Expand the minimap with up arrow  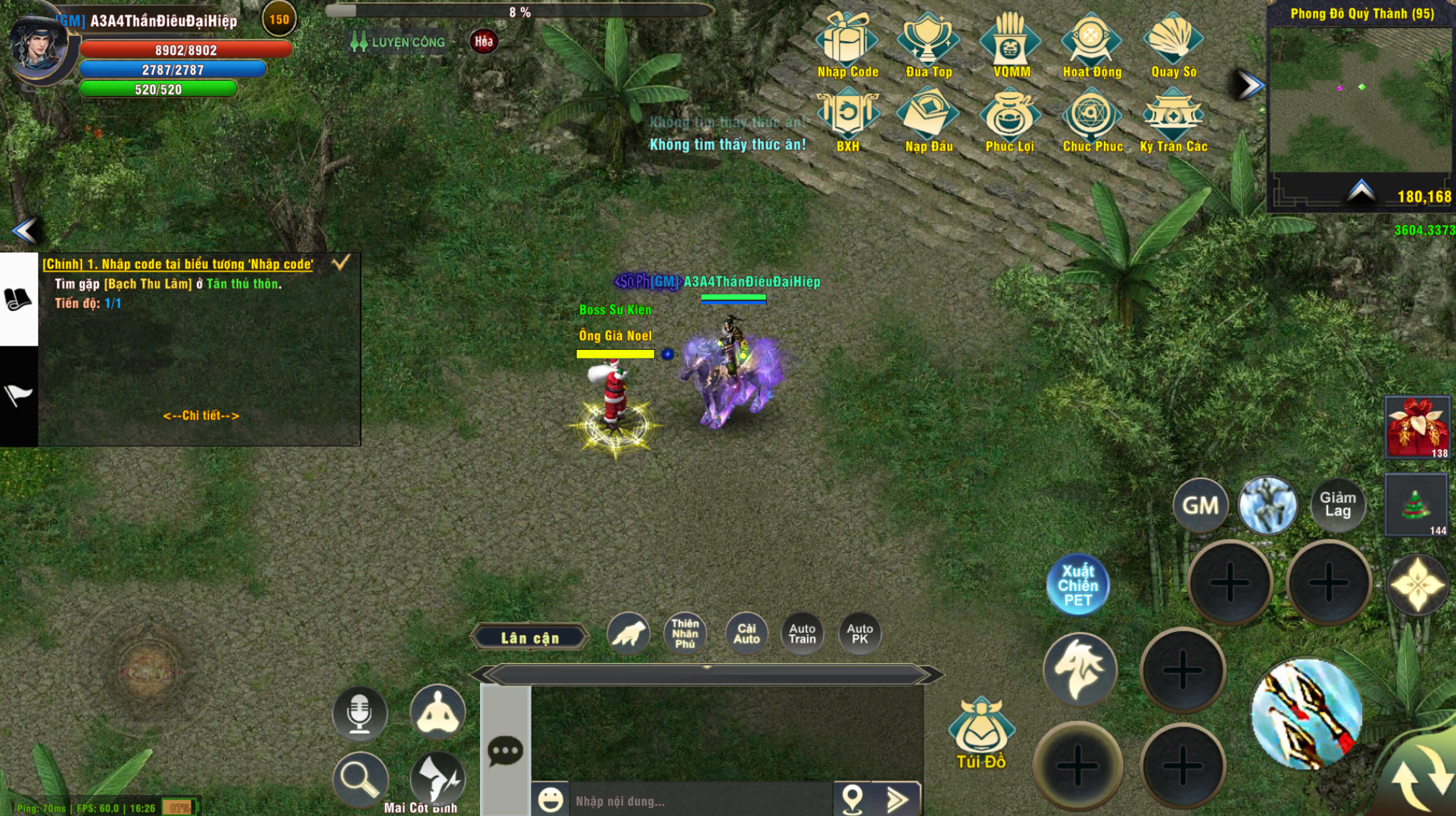(1360, 189)
